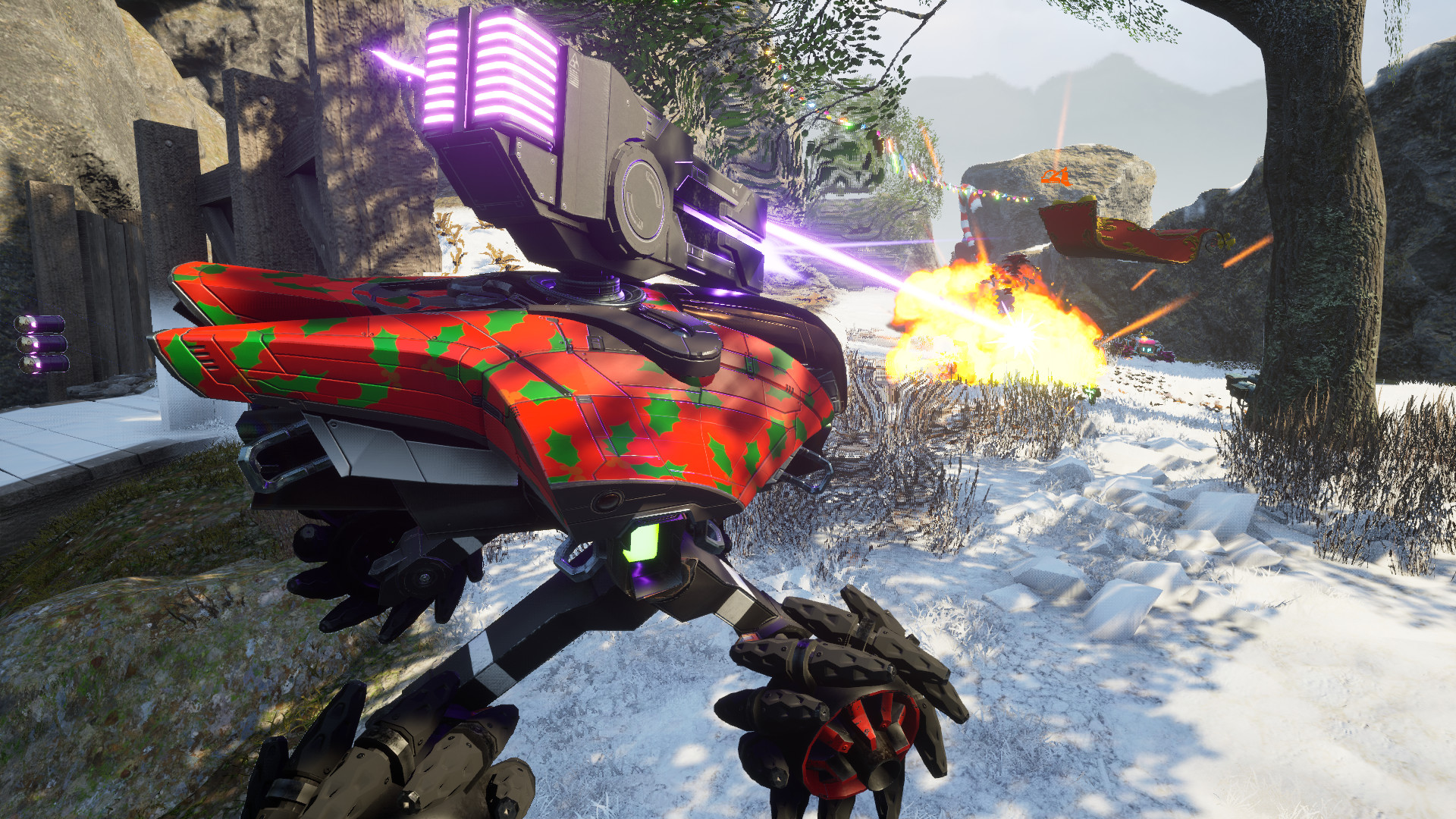Select the middle ammo shell icon

[42, 344]
